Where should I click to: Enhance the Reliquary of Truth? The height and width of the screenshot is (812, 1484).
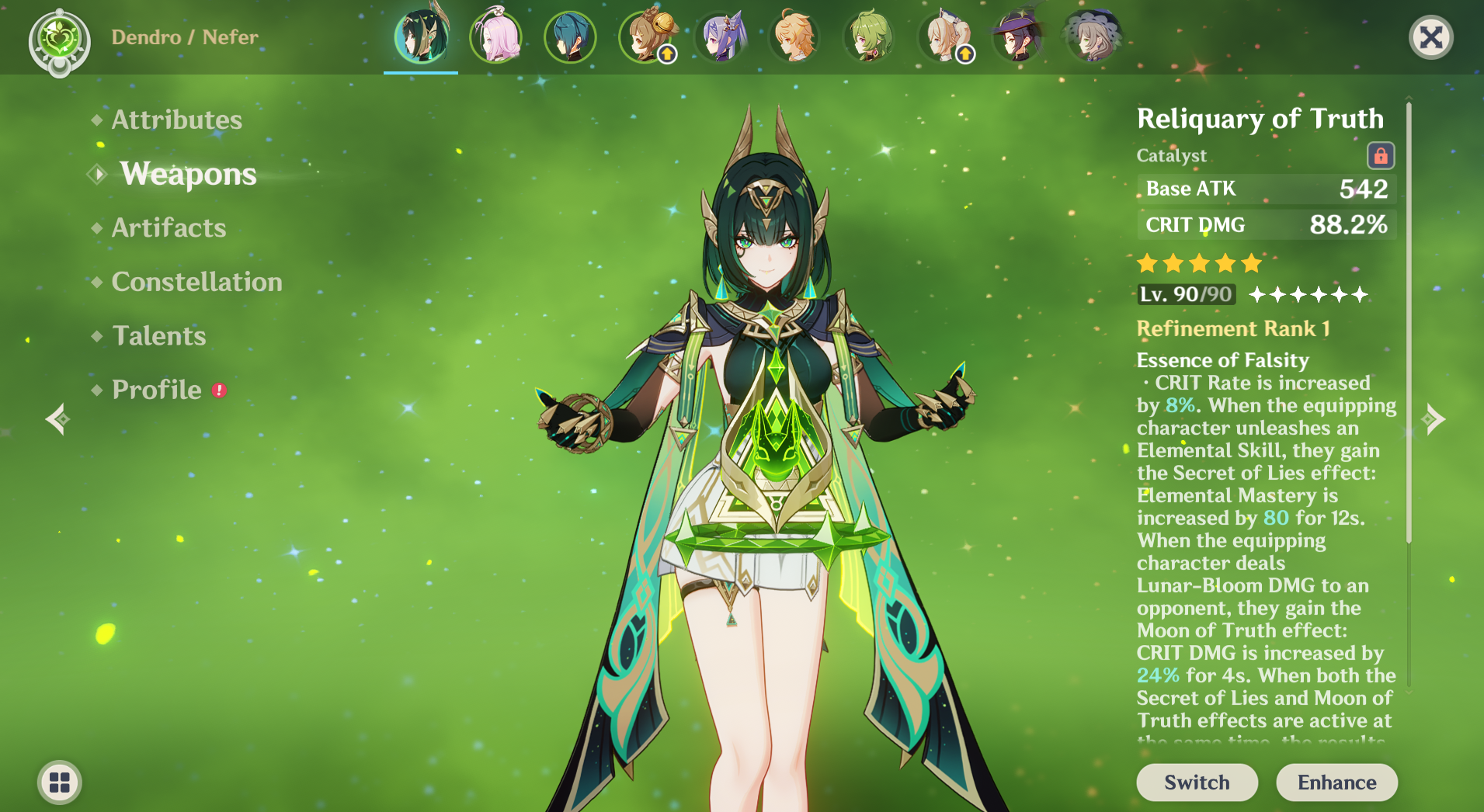[x=1336, y=782]
